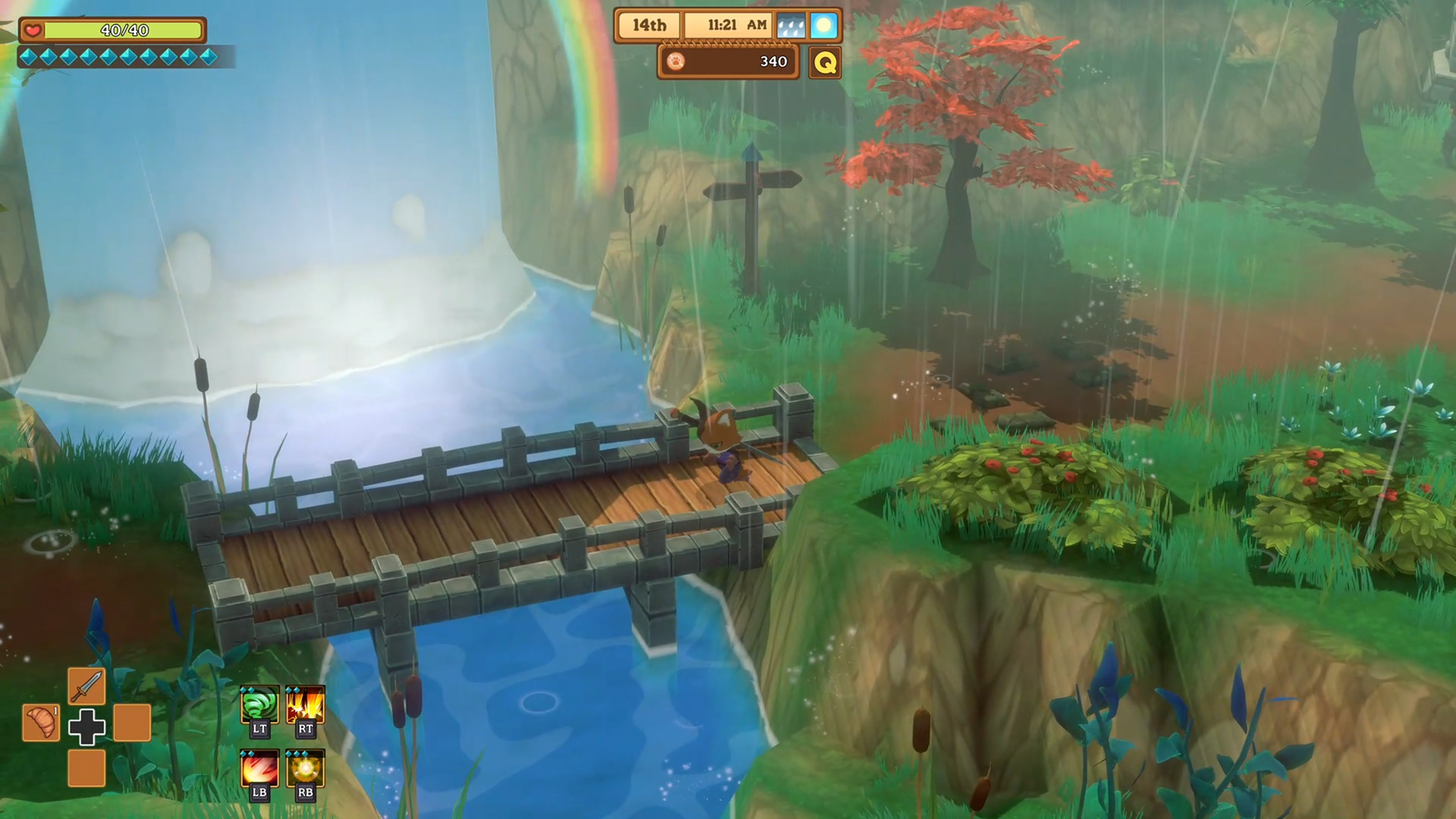
Task: Use the croissant food slot
Action: pyautogui.click(x=41, y=722)
